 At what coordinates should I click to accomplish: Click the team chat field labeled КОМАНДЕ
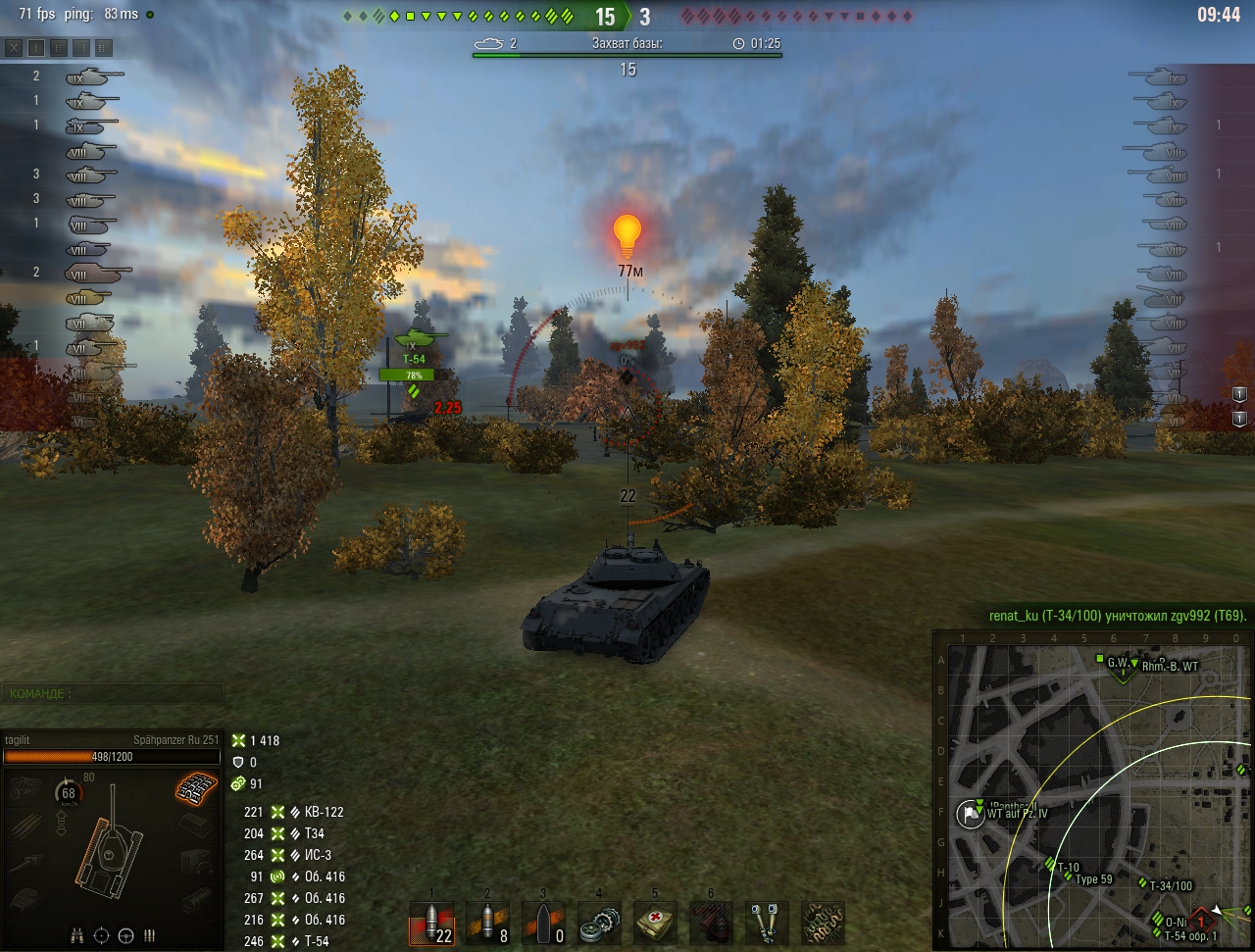112,694
